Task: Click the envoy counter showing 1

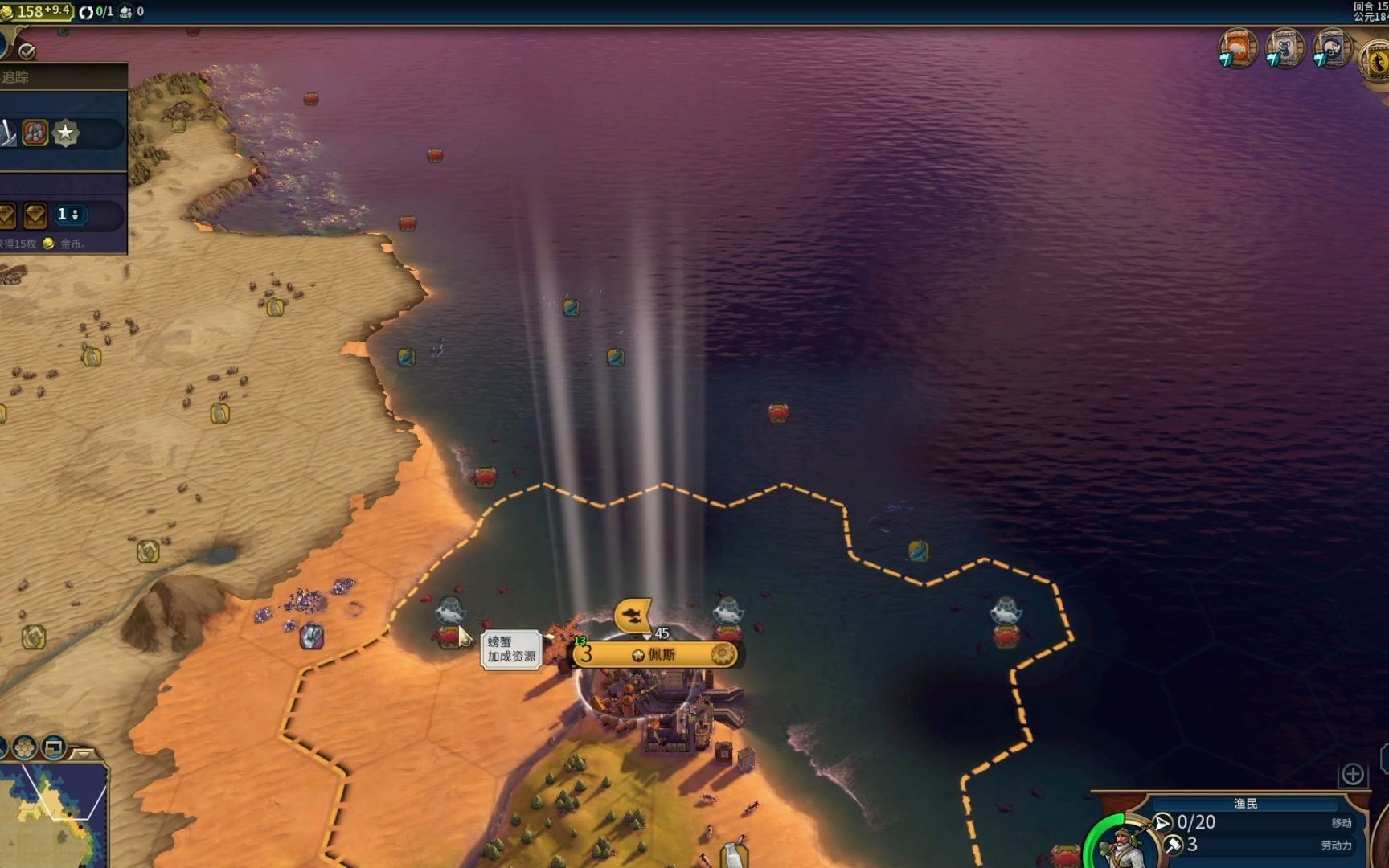Action: click(x=68, y=215)
